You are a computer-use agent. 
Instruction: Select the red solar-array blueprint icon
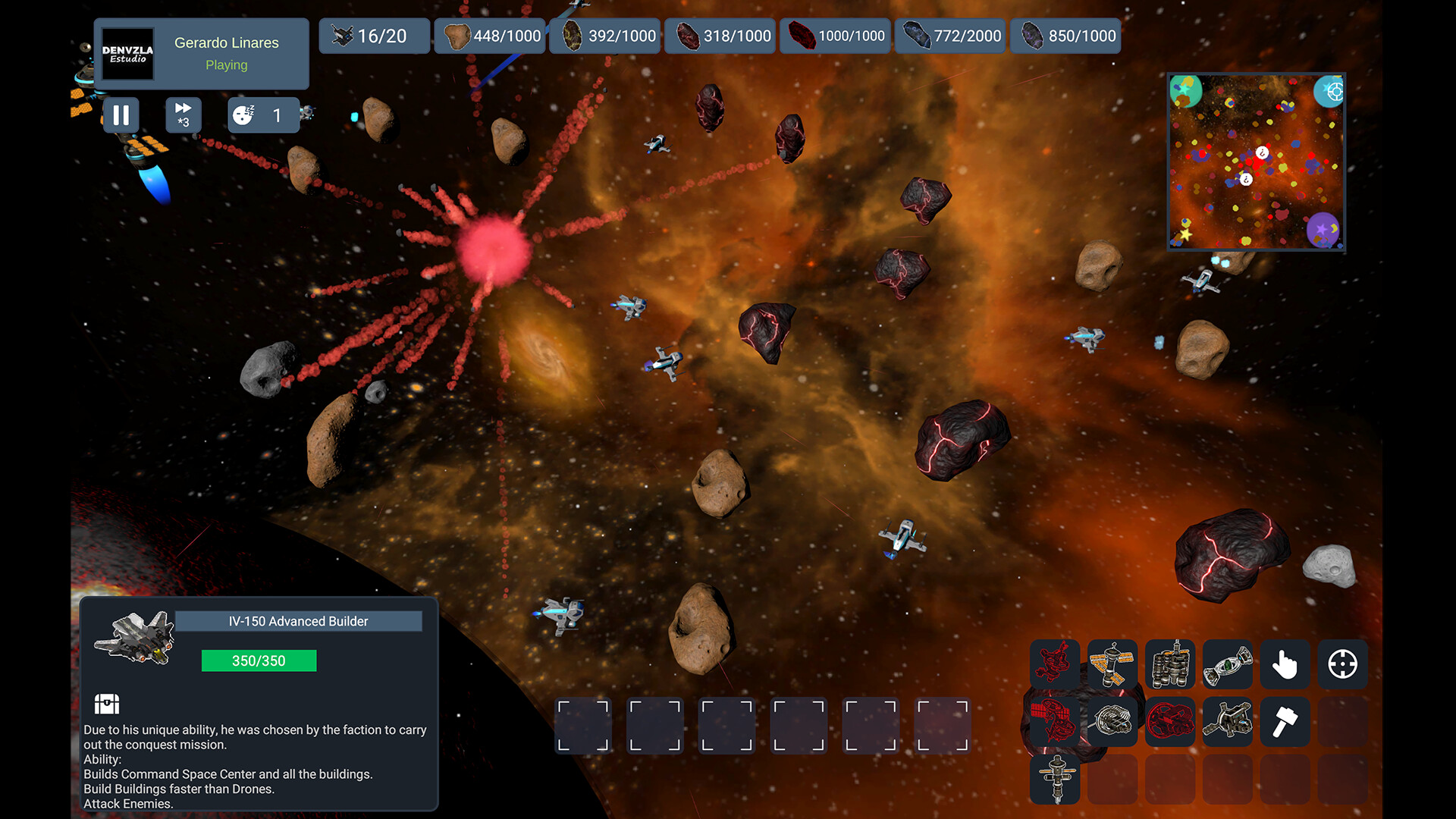coord(1055,722)
